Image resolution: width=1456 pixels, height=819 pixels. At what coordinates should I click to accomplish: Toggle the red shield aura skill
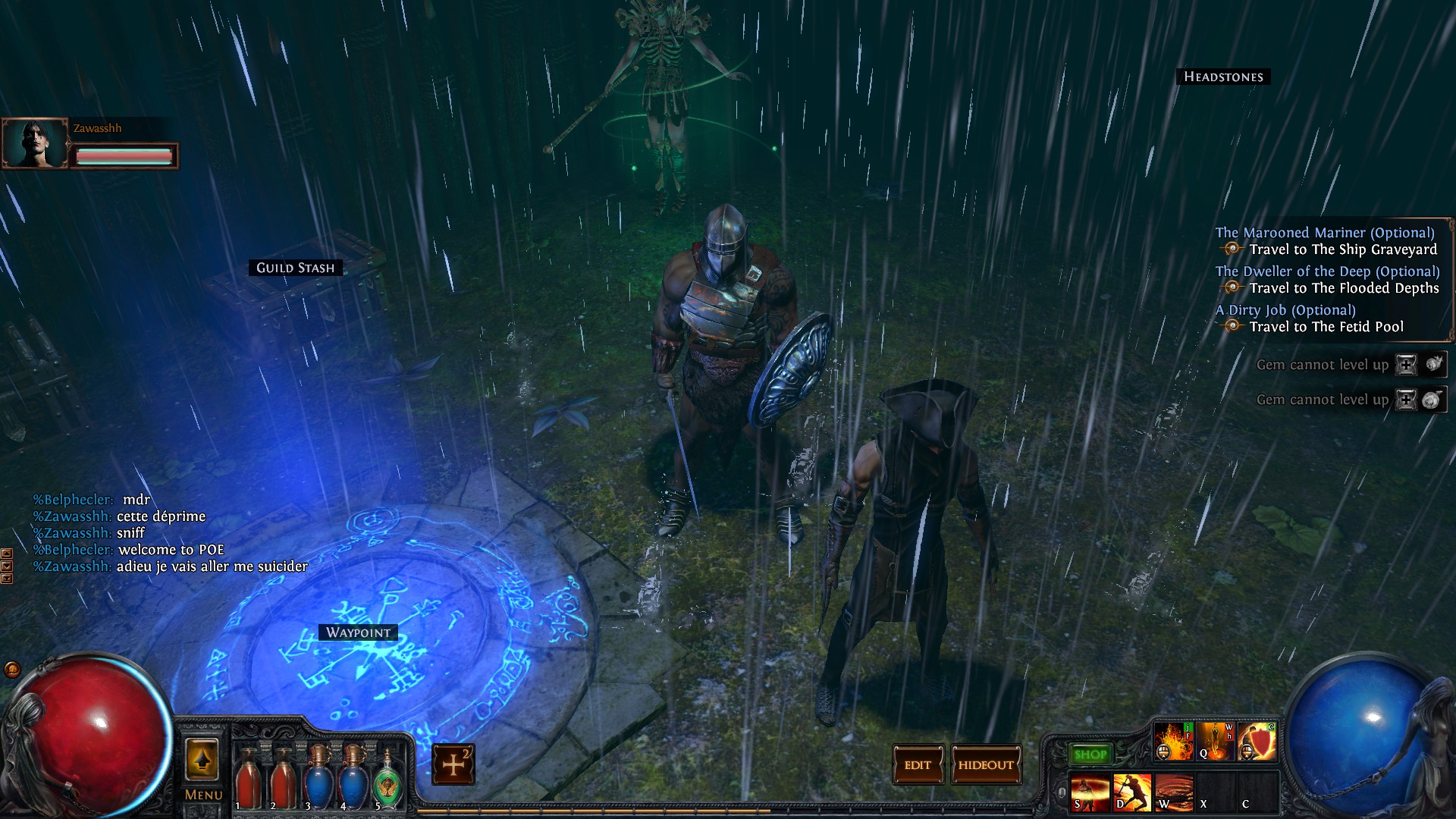click(x=1257, y=742)
